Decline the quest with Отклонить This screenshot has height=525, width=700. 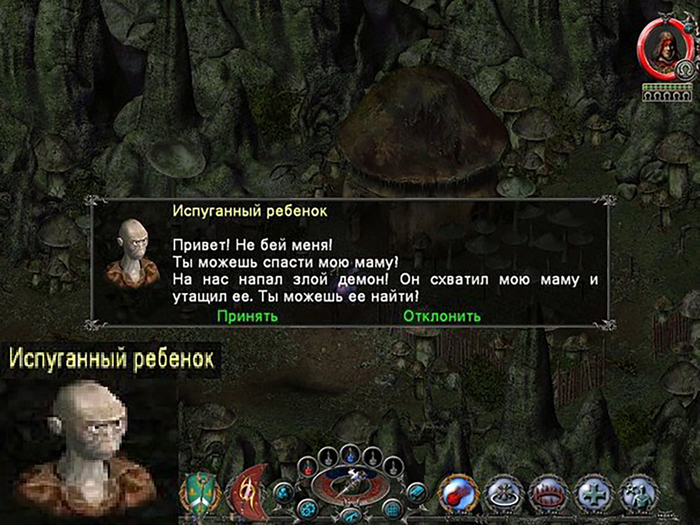[x=442, y=316]
